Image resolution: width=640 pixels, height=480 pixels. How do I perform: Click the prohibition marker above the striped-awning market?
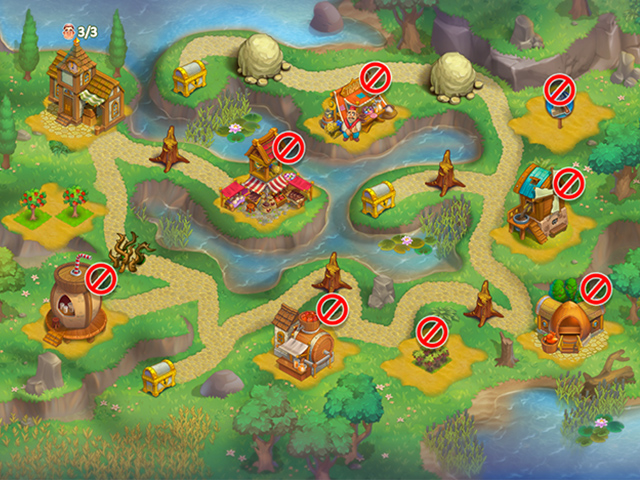click(x=288, y=148)
